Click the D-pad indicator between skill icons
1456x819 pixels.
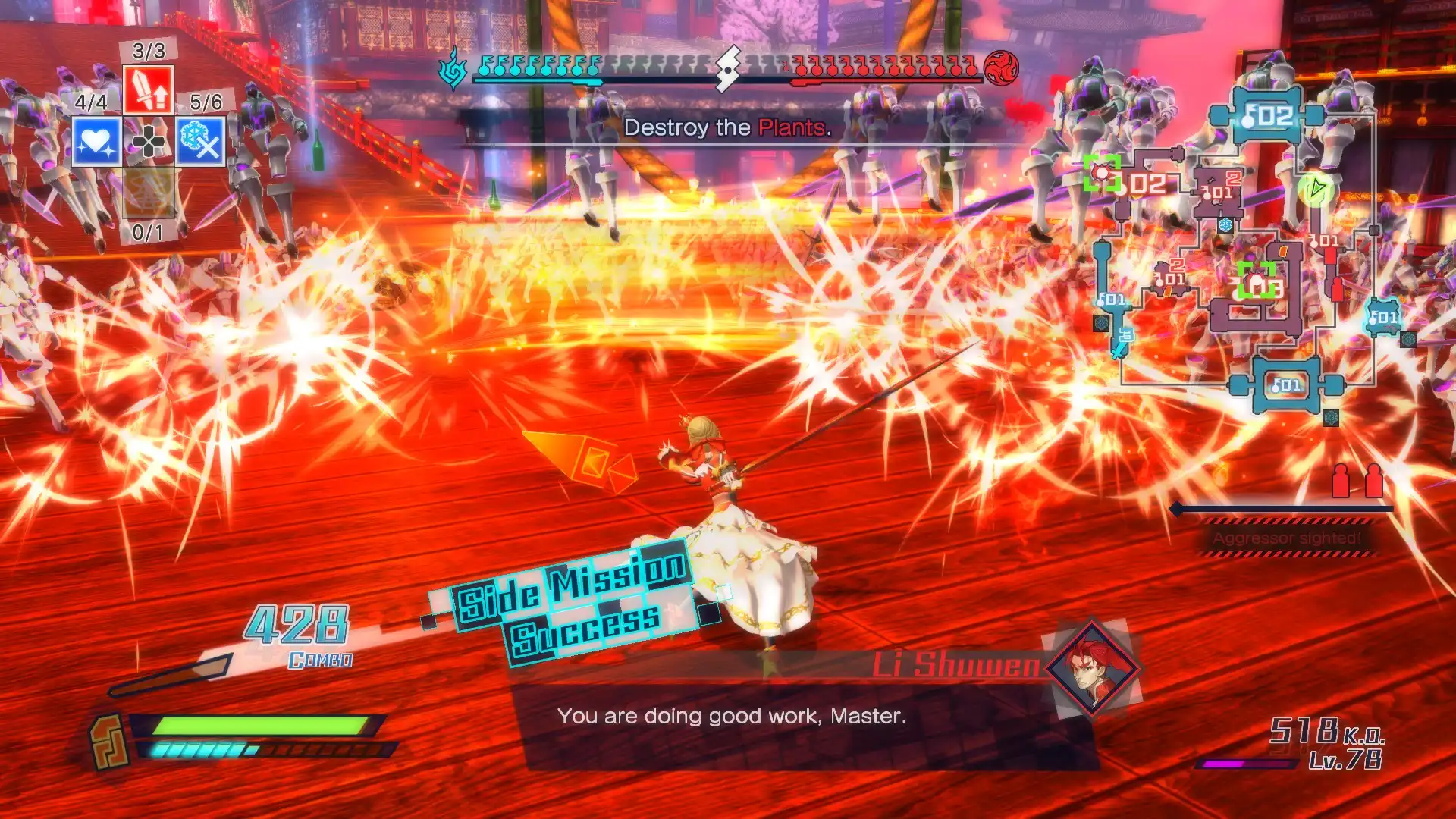149,142
